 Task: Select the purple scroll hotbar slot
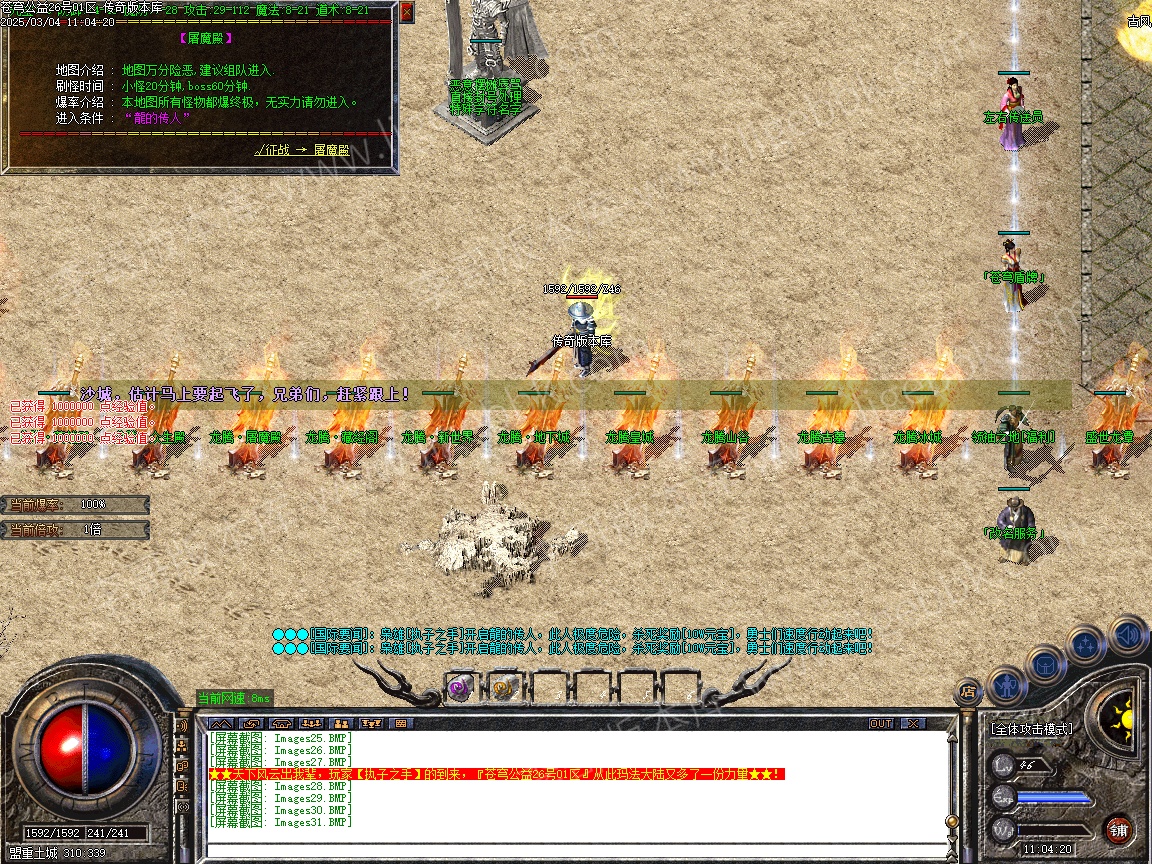point(460,688)
